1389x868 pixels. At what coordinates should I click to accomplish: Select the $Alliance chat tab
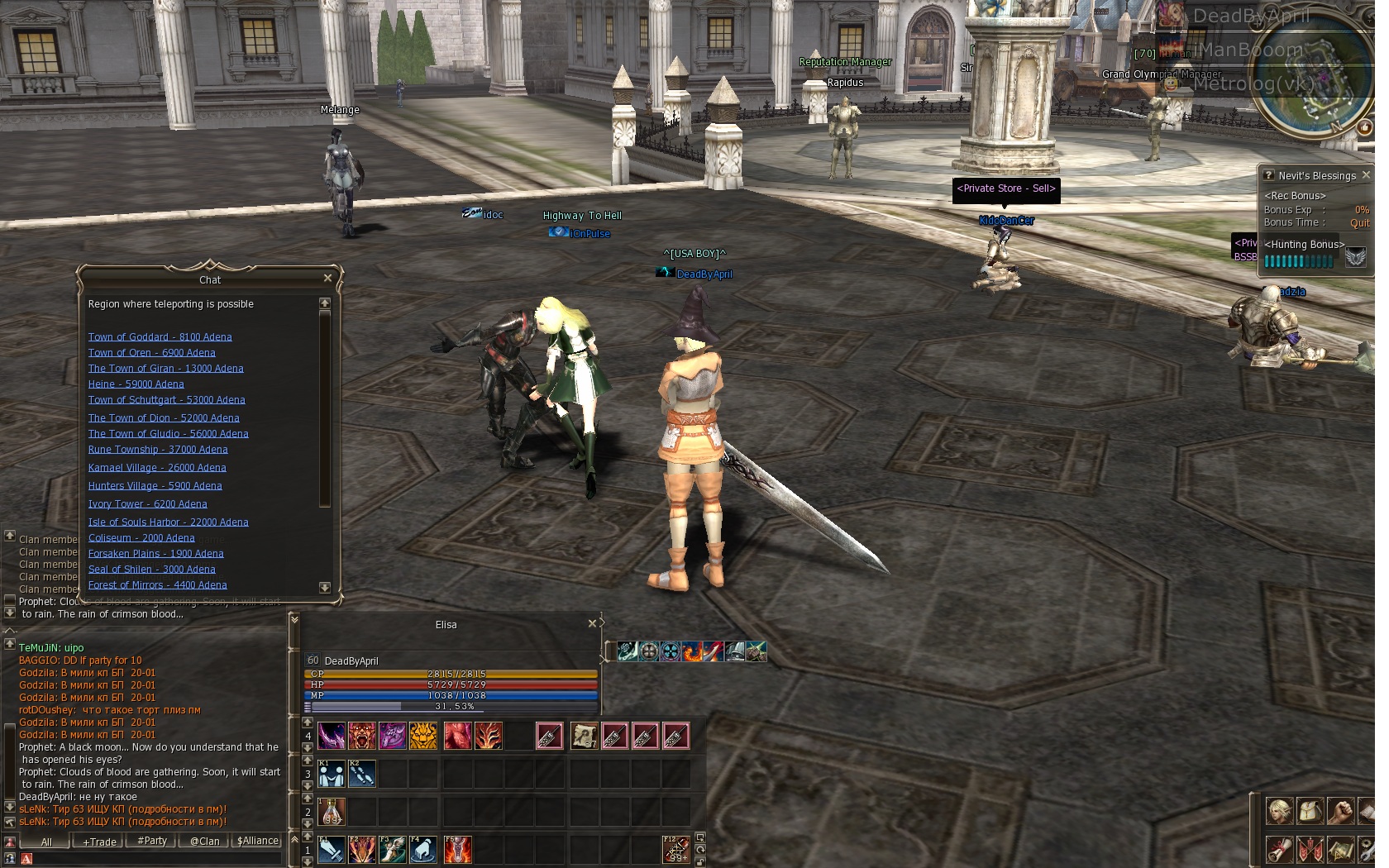click(x=258, y=842)
